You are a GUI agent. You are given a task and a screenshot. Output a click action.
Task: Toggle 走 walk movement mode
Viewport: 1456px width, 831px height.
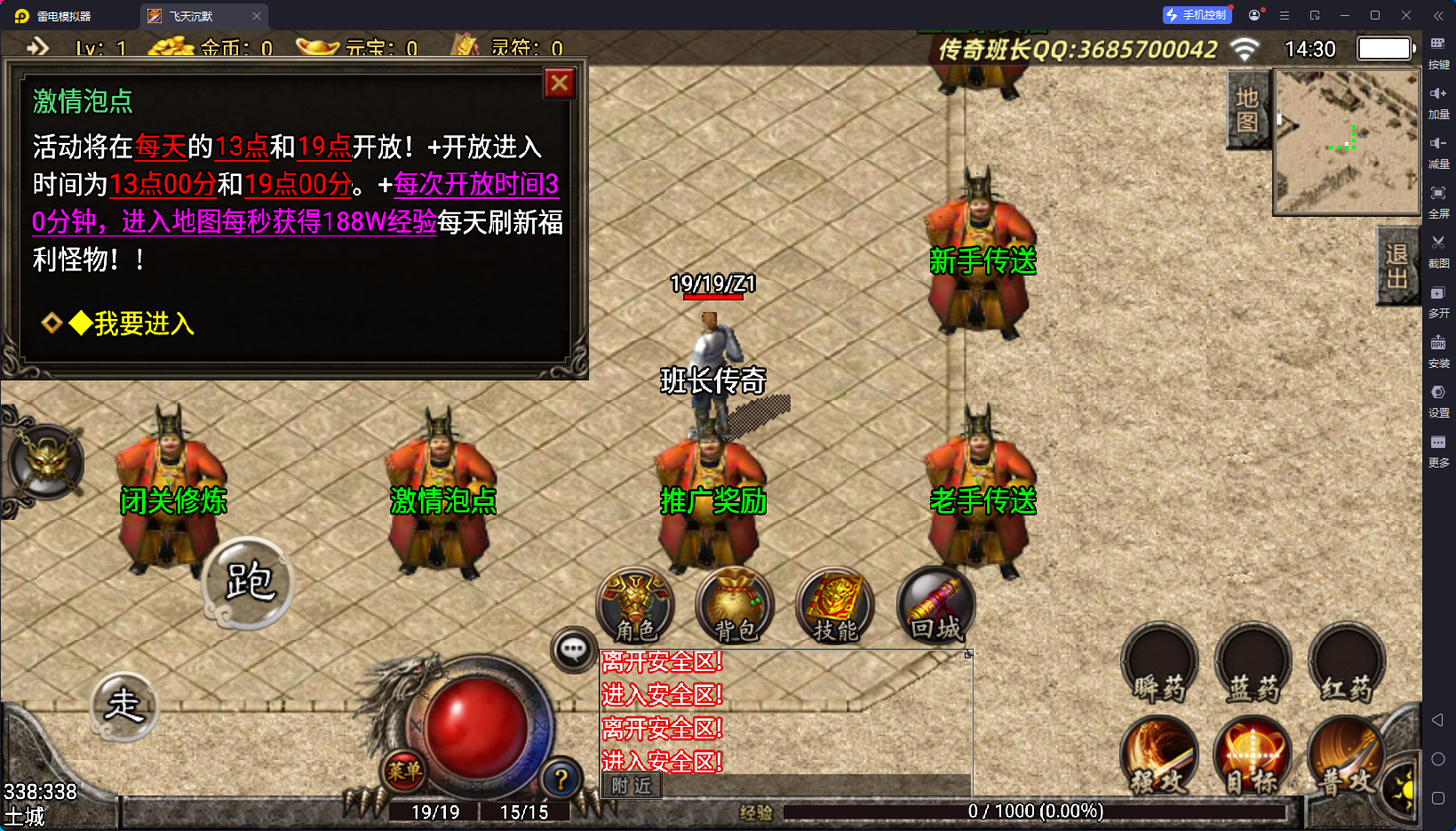coord(124,707)
